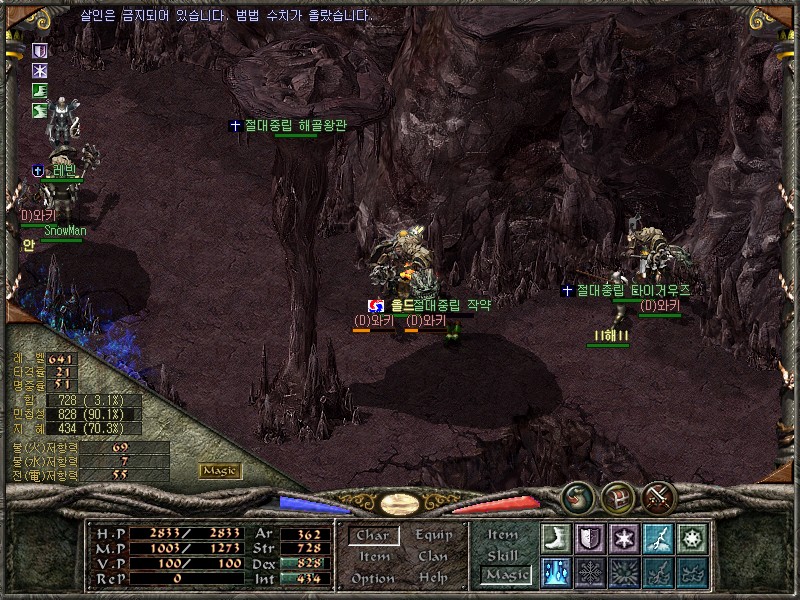Viewport: 800px width, 600px height.
Task: Select the Magic quick-slot tab
Action: (505, 575)
